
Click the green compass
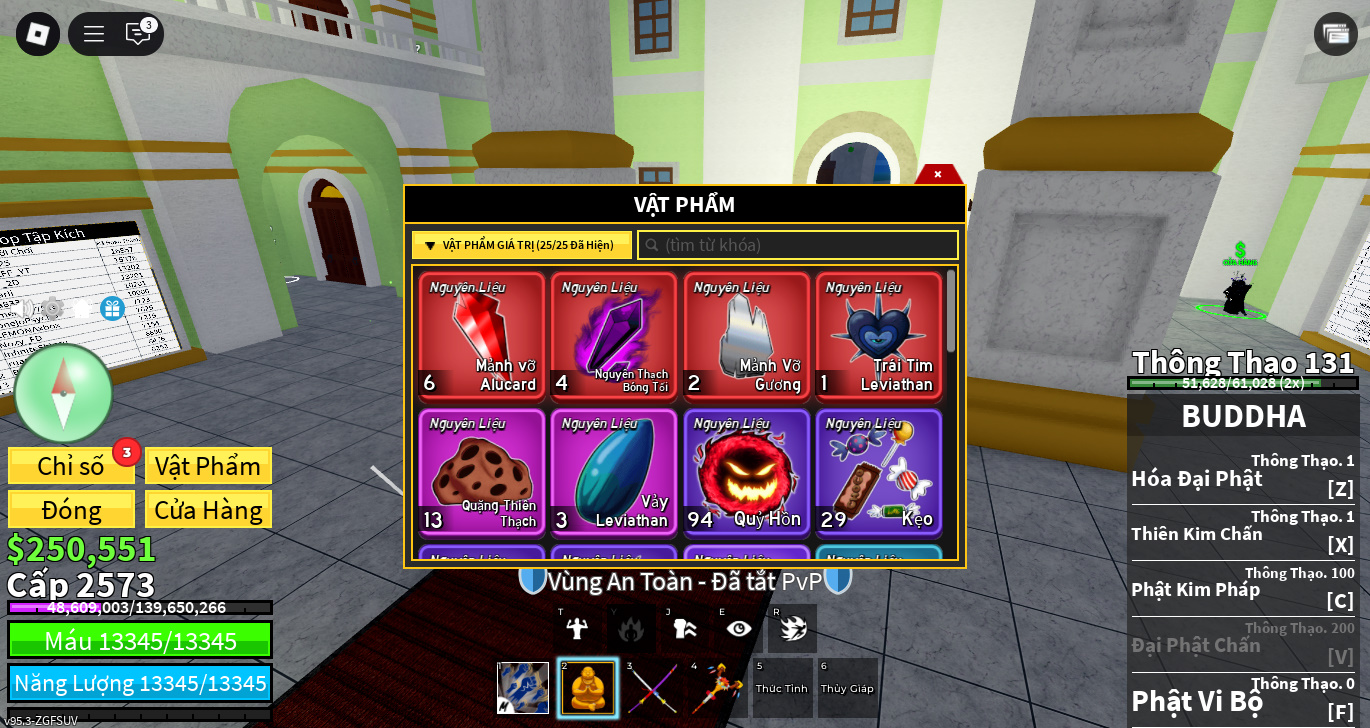tap(63, 393)
